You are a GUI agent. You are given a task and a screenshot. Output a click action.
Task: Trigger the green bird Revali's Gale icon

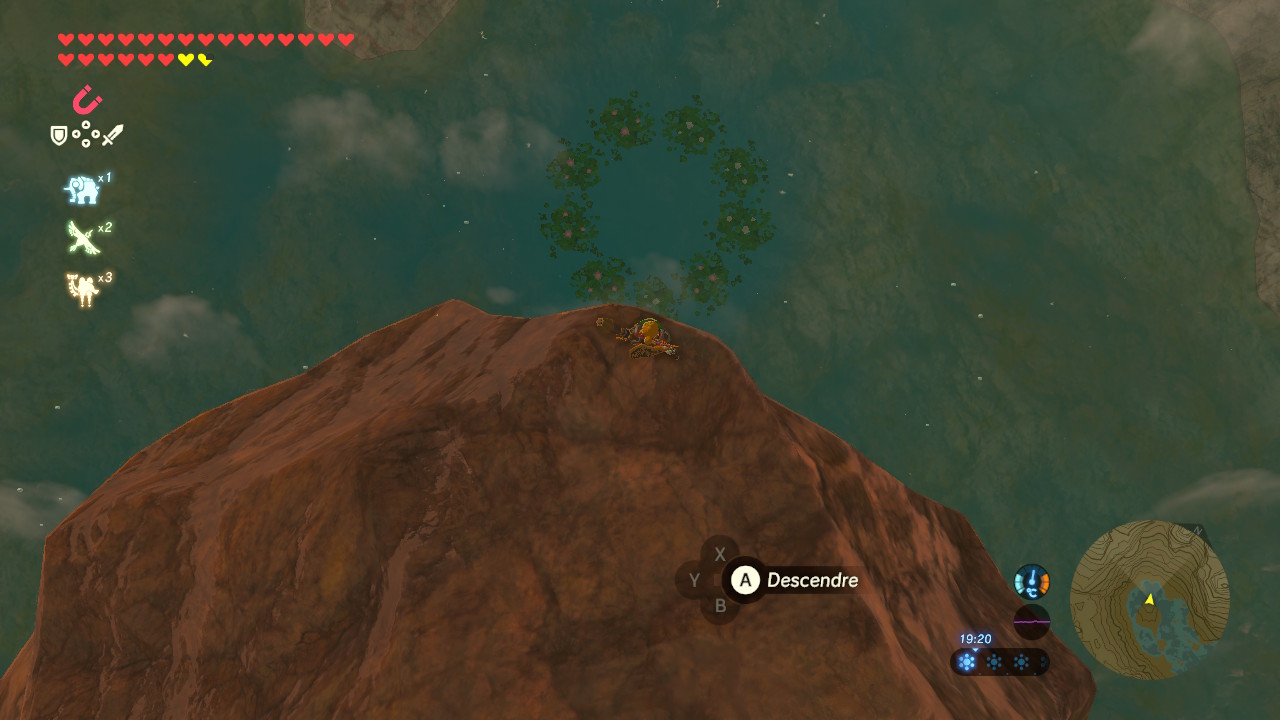81,238
